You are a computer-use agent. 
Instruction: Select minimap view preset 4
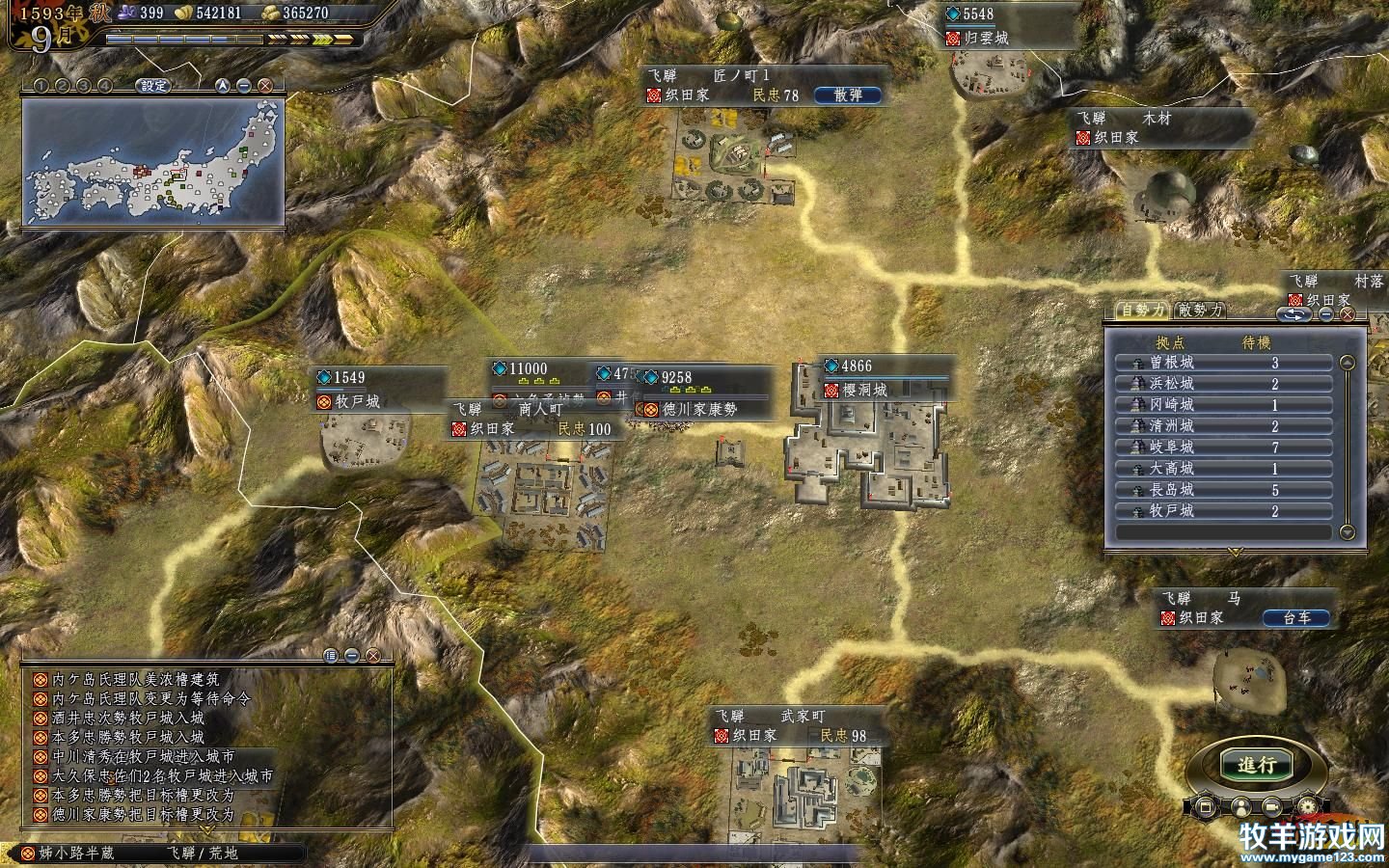click(x=104, y=86)
